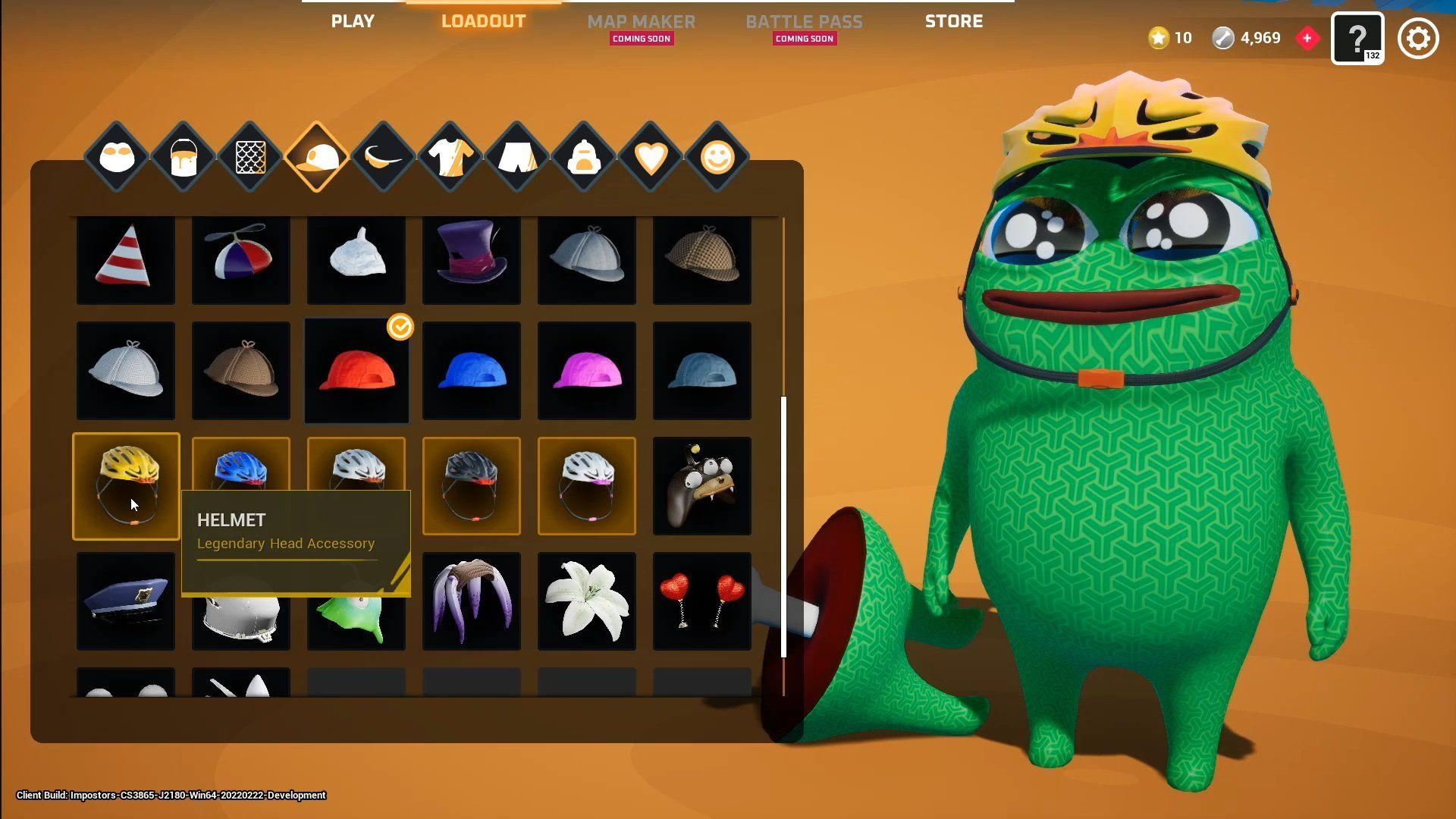The height and width of the screenshot is (819, 1456).
Task: Select the paint bucket color category
Action: [x=183, y=157]
